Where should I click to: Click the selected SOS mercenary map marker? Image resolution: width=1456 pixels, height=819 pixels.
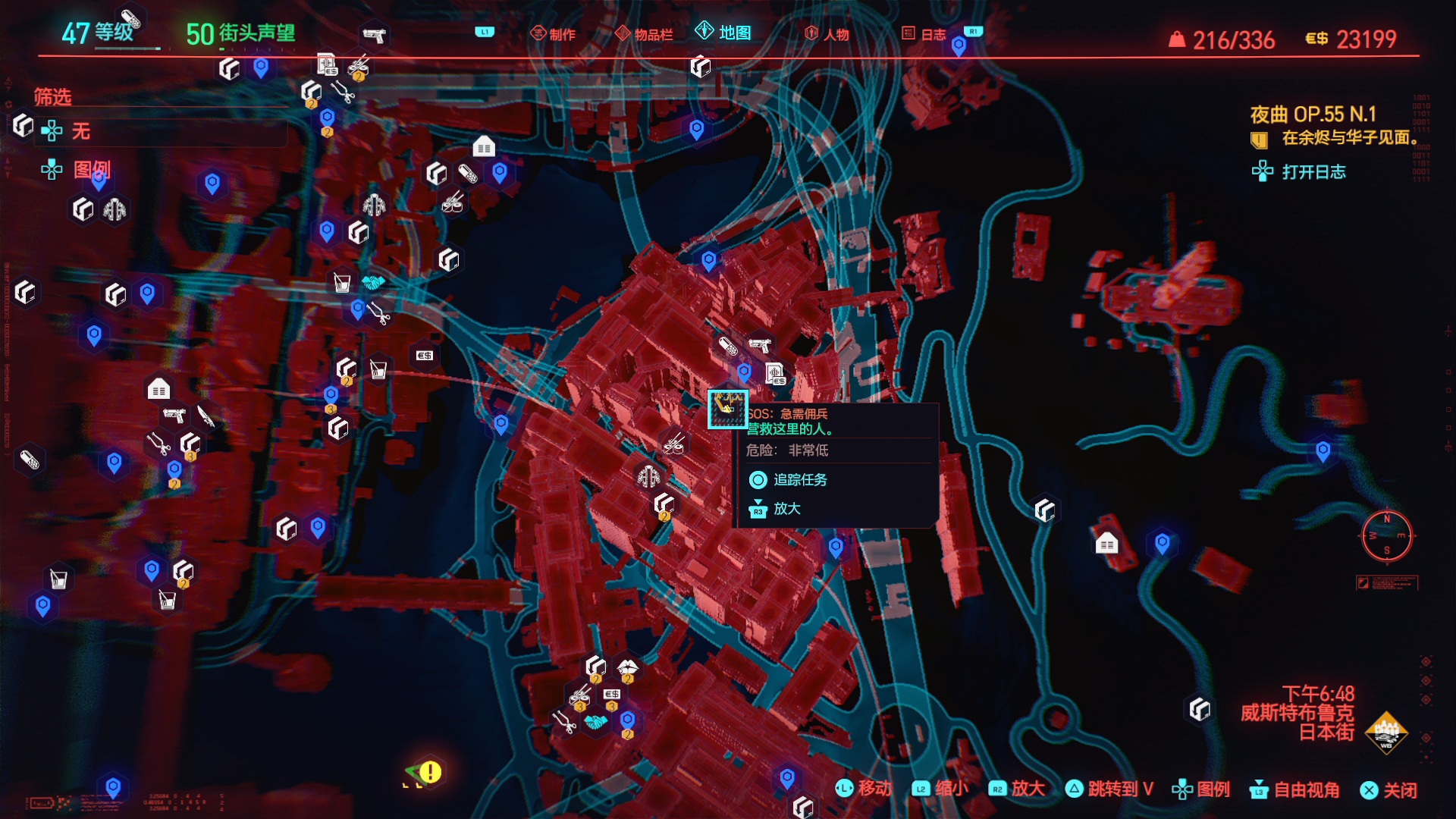(x=727, y=409)
